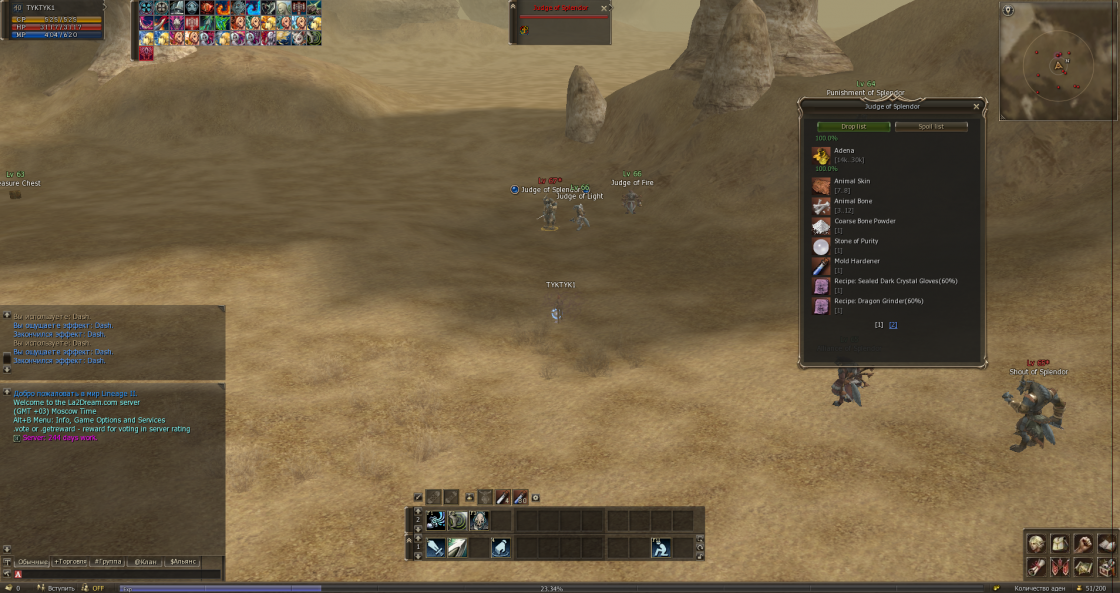The height and width of the screenshot is (593, 1120).
Task: Switch to the #Группа chat tab
Action: pyautogui.click(x=108, y=562)
